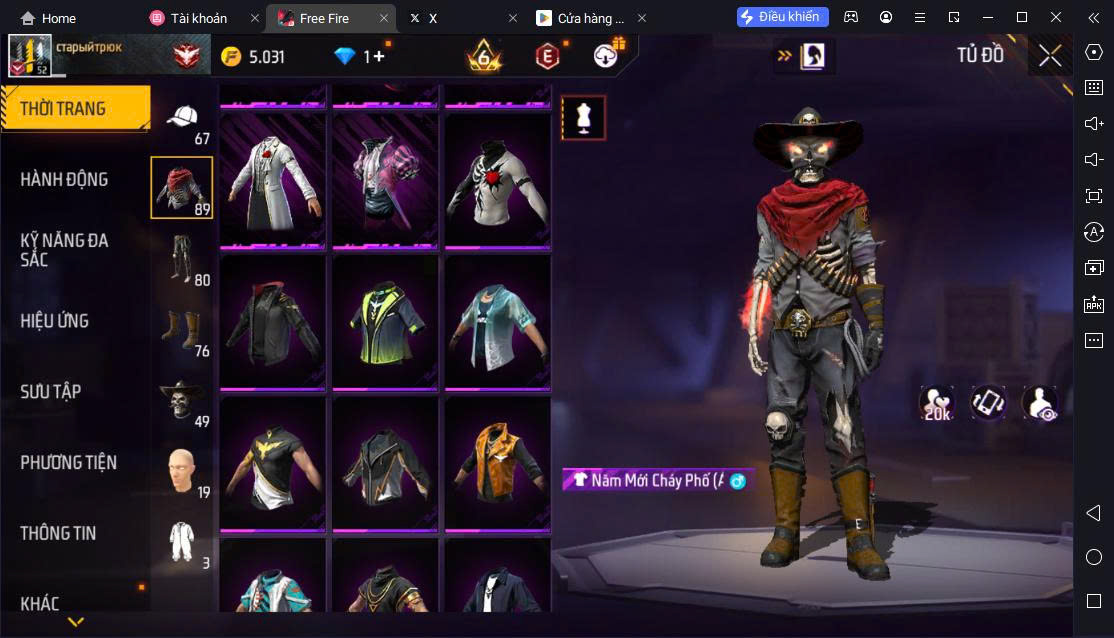The width and height of the screenshot is (1114, 638).
Task: Select the bald head face subcategory
Action: click(x=182, y=472)
